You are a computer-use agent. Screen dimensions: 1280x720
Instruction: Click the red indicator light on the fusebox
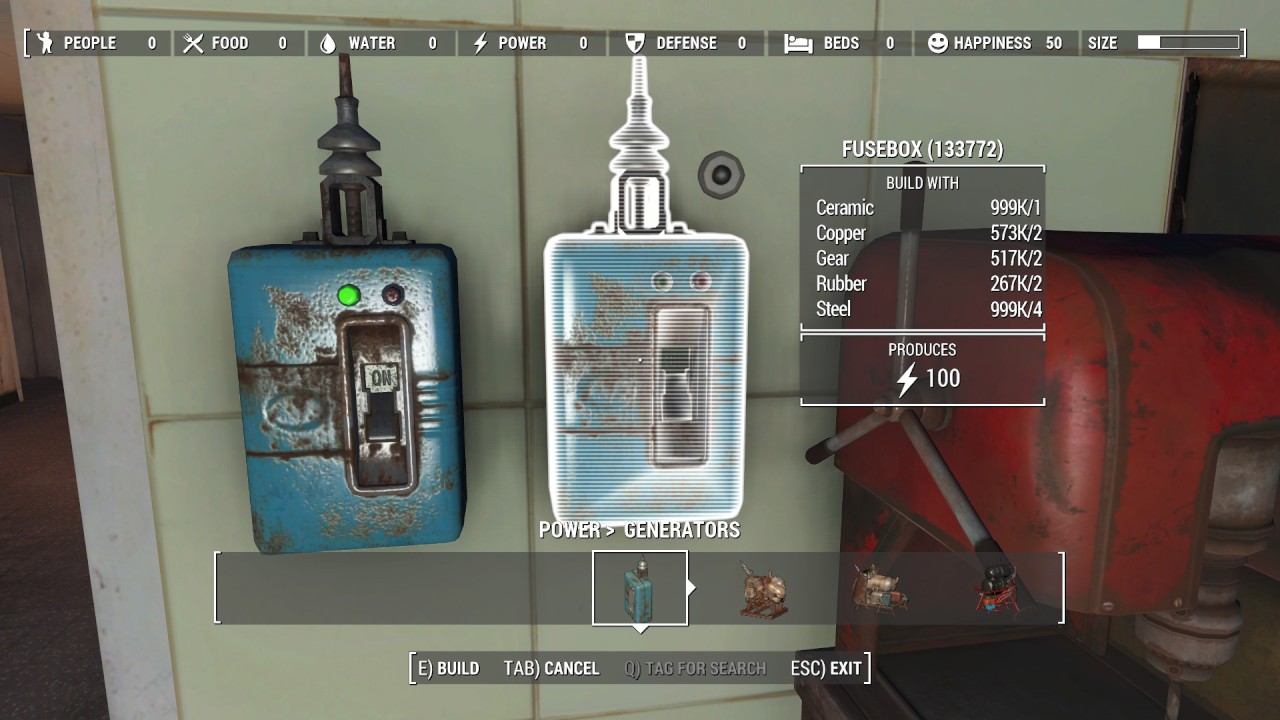click(x=395, y=293)
